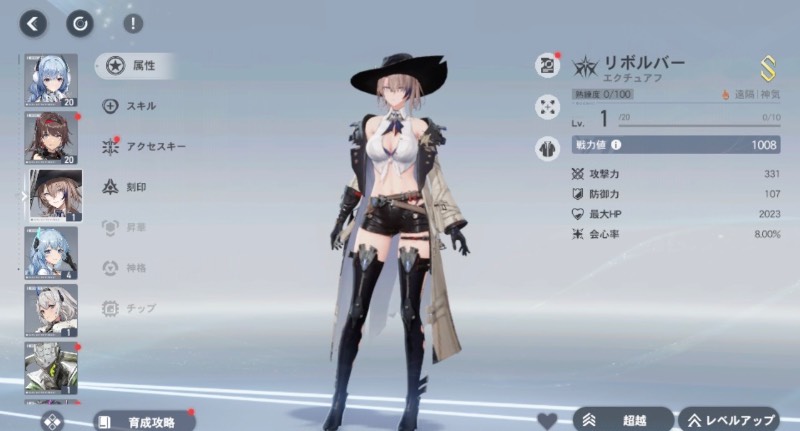The width and height of the screenshot is (800, 431).
Task: Choose the blue-haired headphone girl portrait
Action: [50, 80]
